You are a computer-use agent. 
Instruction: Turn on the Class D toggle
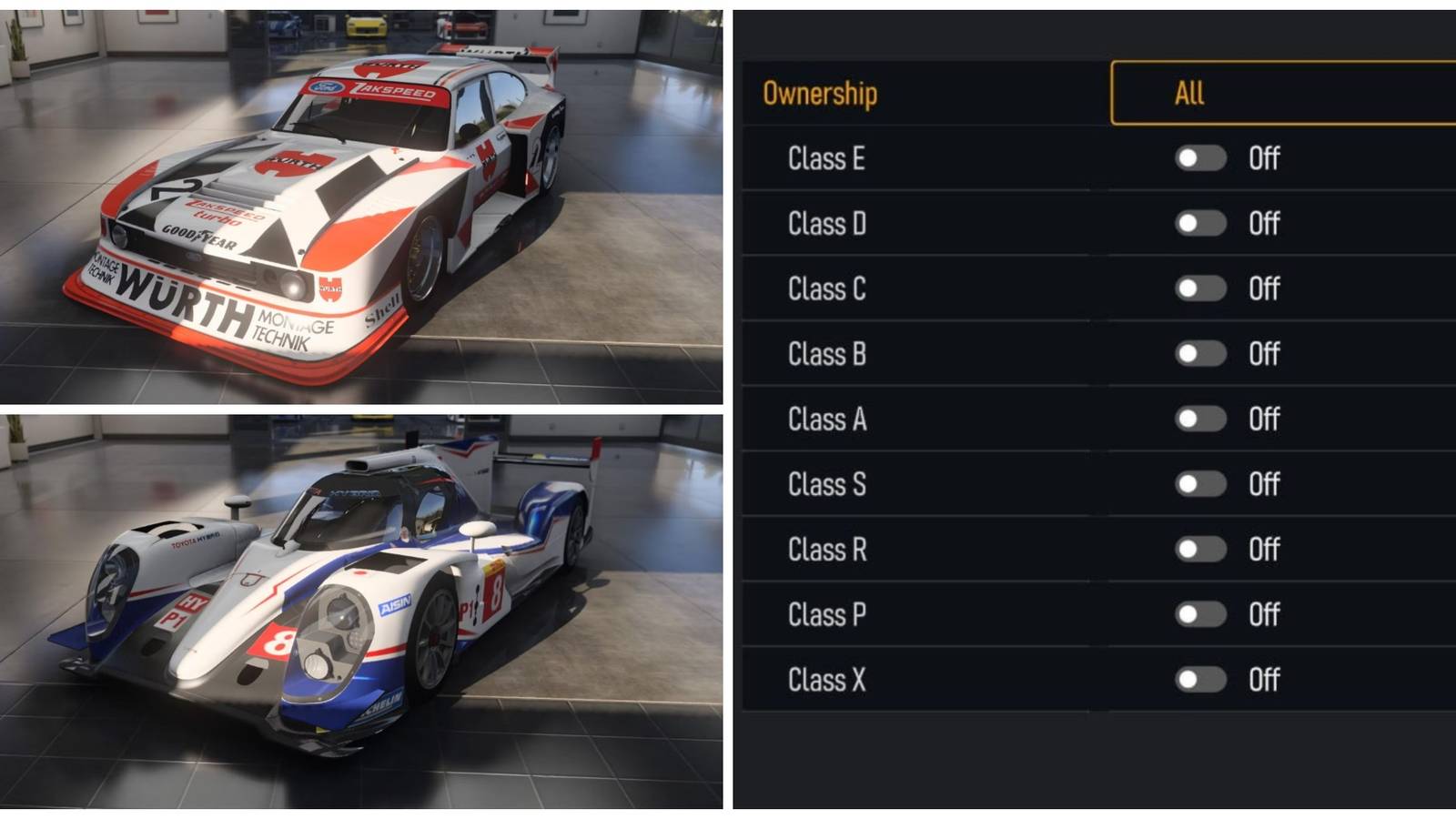(x=1199, y=224)
